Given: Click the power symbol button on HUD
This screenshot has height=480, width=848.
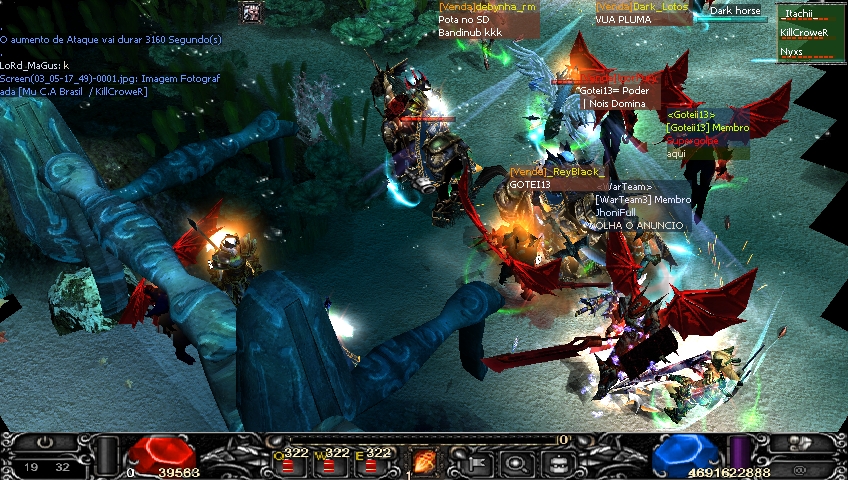Looking at the screenshot, I should [47, 442].
